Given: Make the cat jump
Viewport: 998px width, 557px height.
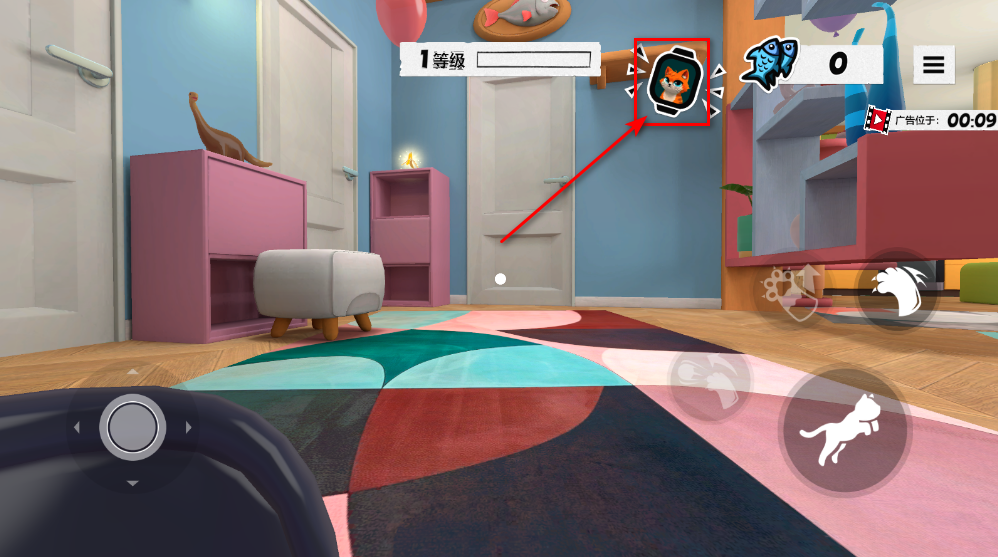Looking at the screenshot, I should (845, 432).
